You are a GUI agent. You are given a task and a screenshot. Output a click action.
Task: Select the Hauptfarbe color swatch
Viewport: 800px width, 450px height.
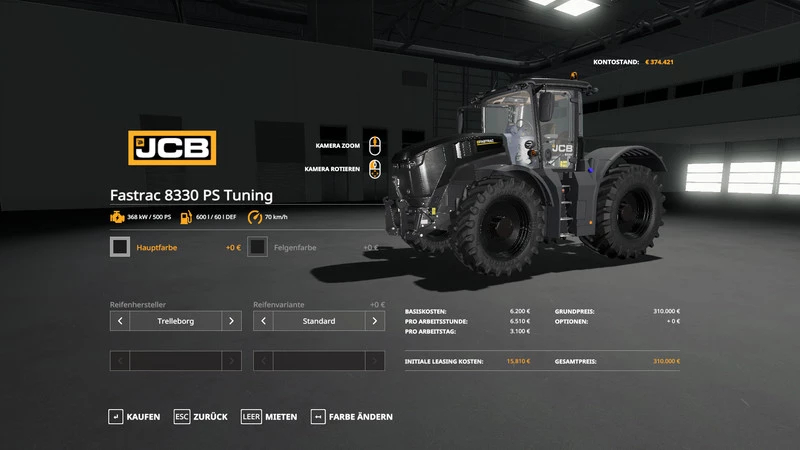coord(120,247)
